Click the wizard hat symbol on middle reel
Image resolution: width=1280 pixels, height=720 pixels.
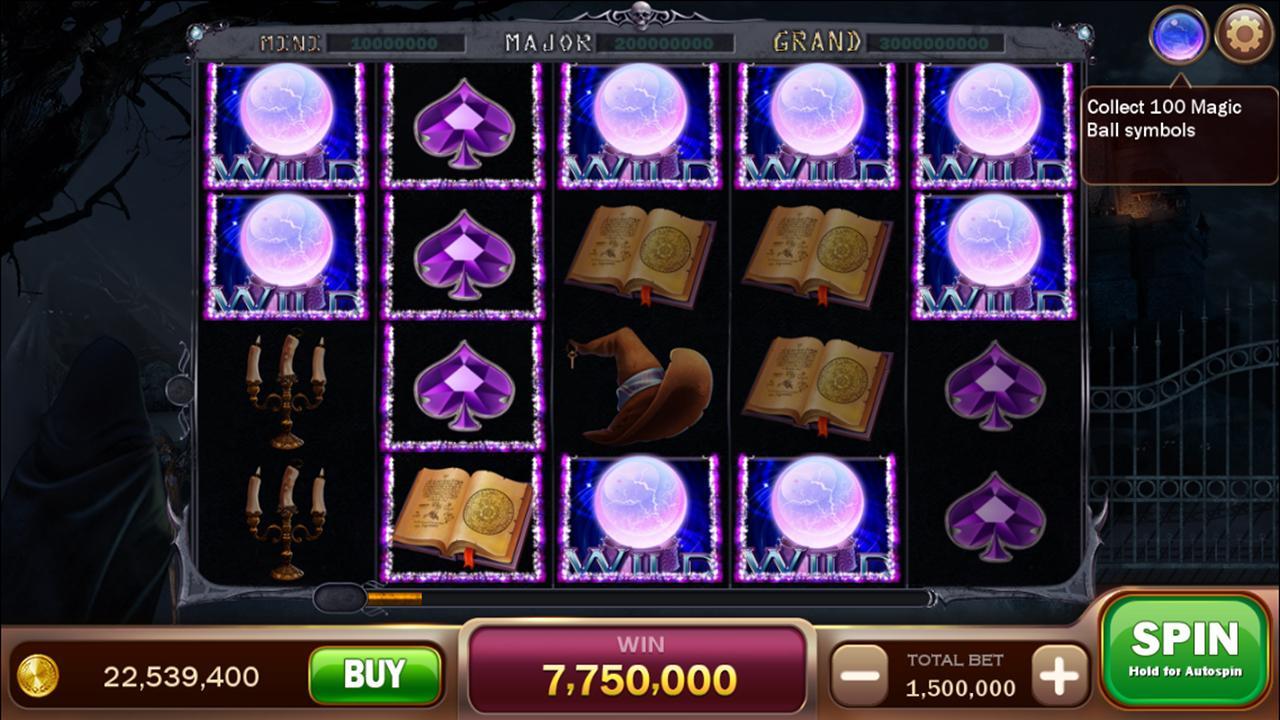640,390
